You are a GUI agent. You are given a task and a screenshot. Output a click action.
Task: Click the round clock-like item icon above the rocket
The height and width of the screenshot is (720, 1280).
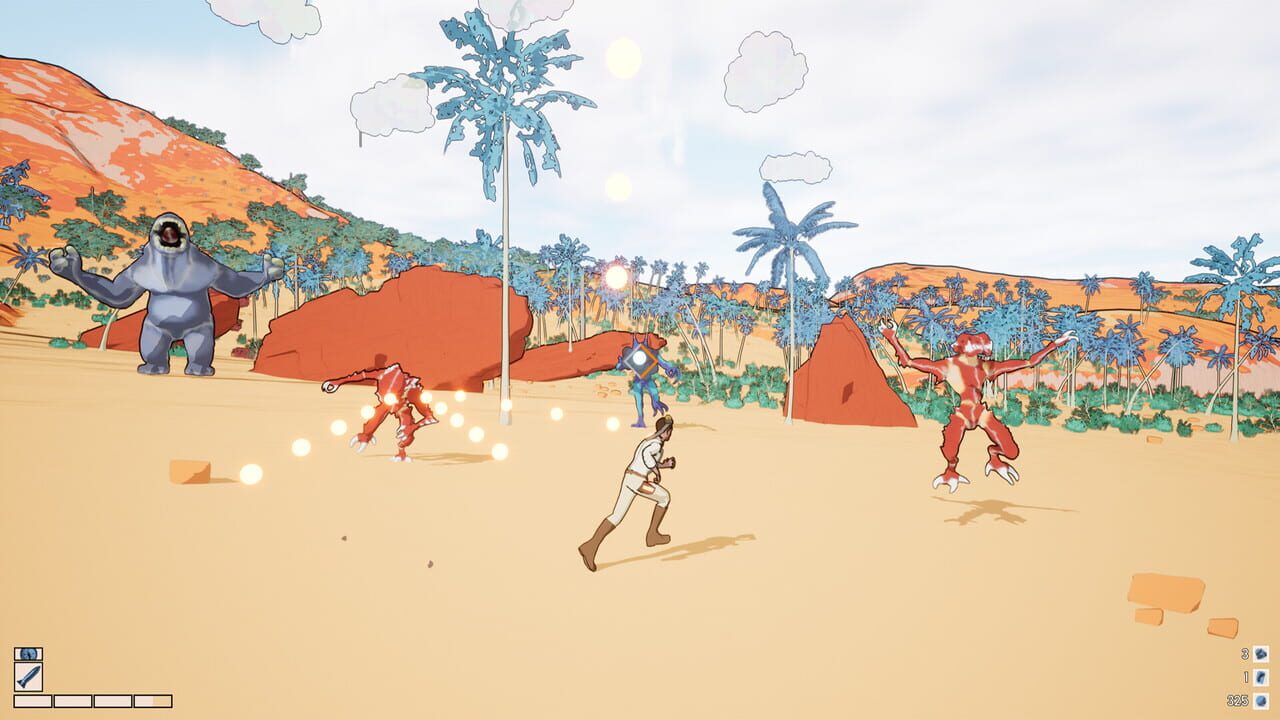(28, 654)
